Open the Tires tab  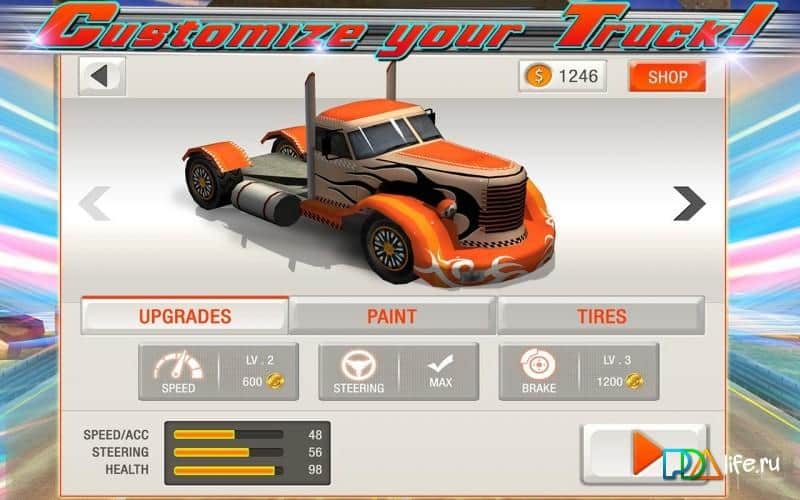(x=601, y=316)
